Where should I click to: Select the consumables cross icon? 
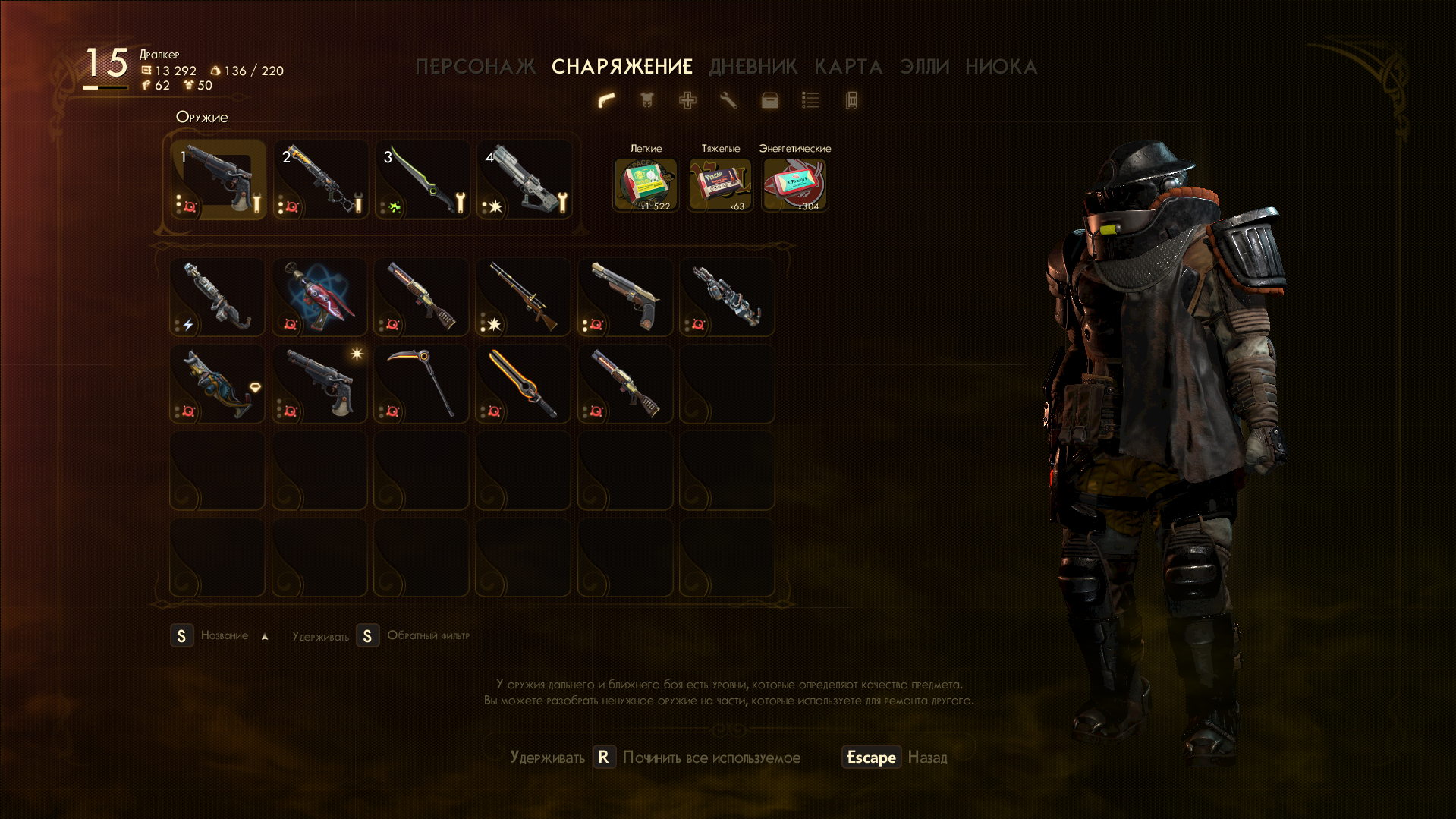687,100
